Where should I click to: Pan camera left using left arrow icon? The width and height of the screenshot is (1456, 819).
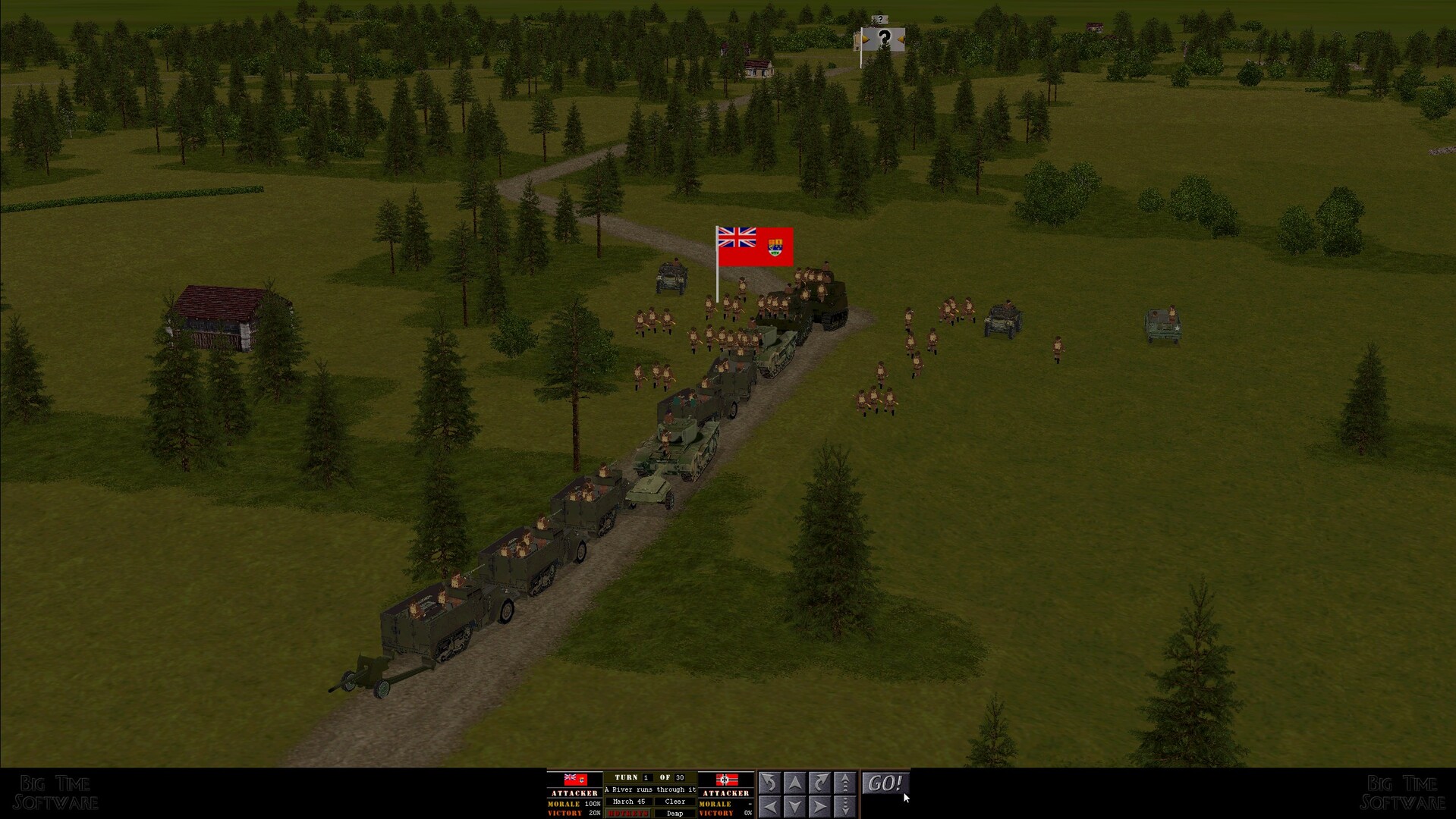pyautogui.click(x=769, y=805)
